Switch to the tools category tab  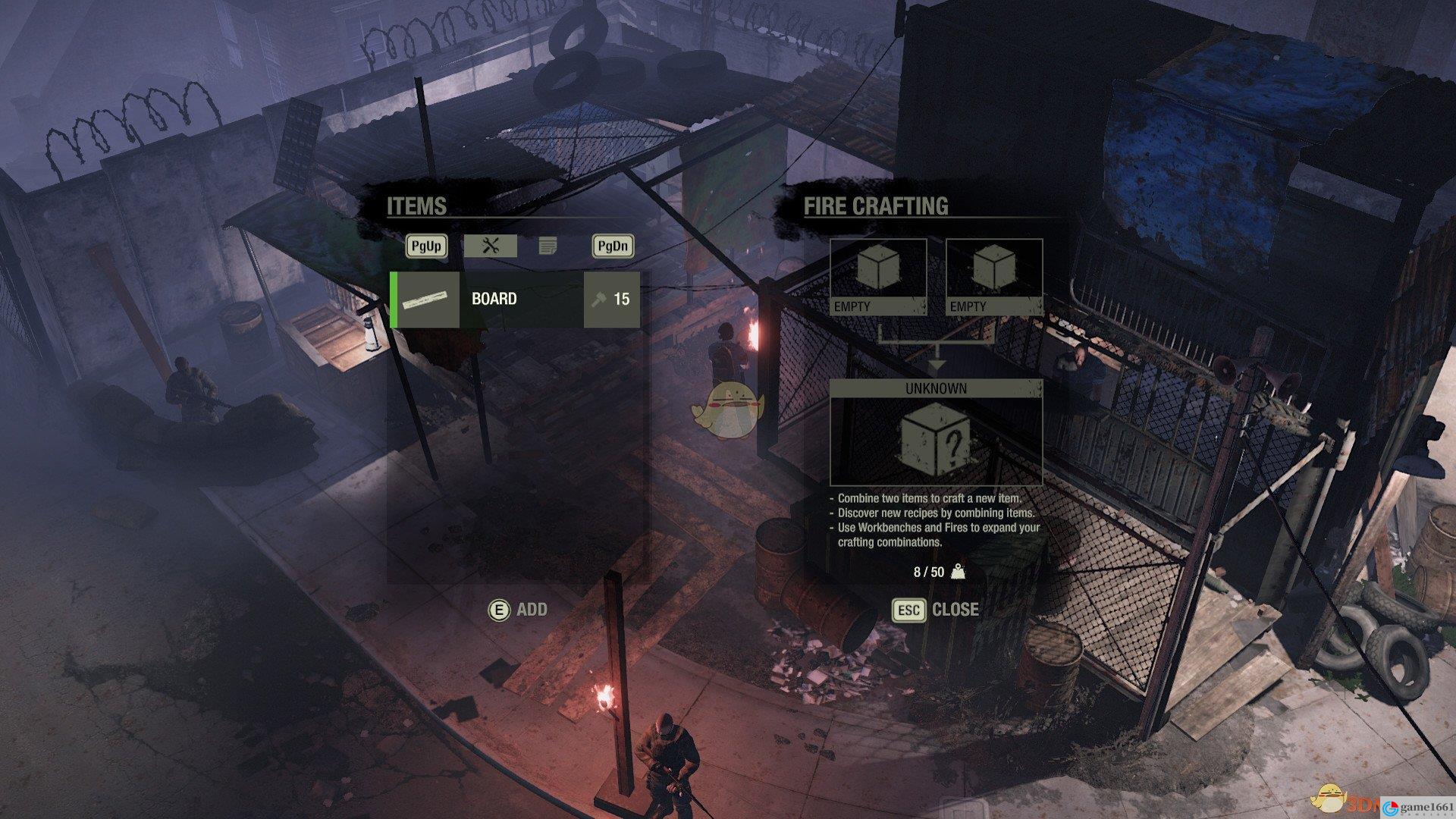(x=490, y=246)
